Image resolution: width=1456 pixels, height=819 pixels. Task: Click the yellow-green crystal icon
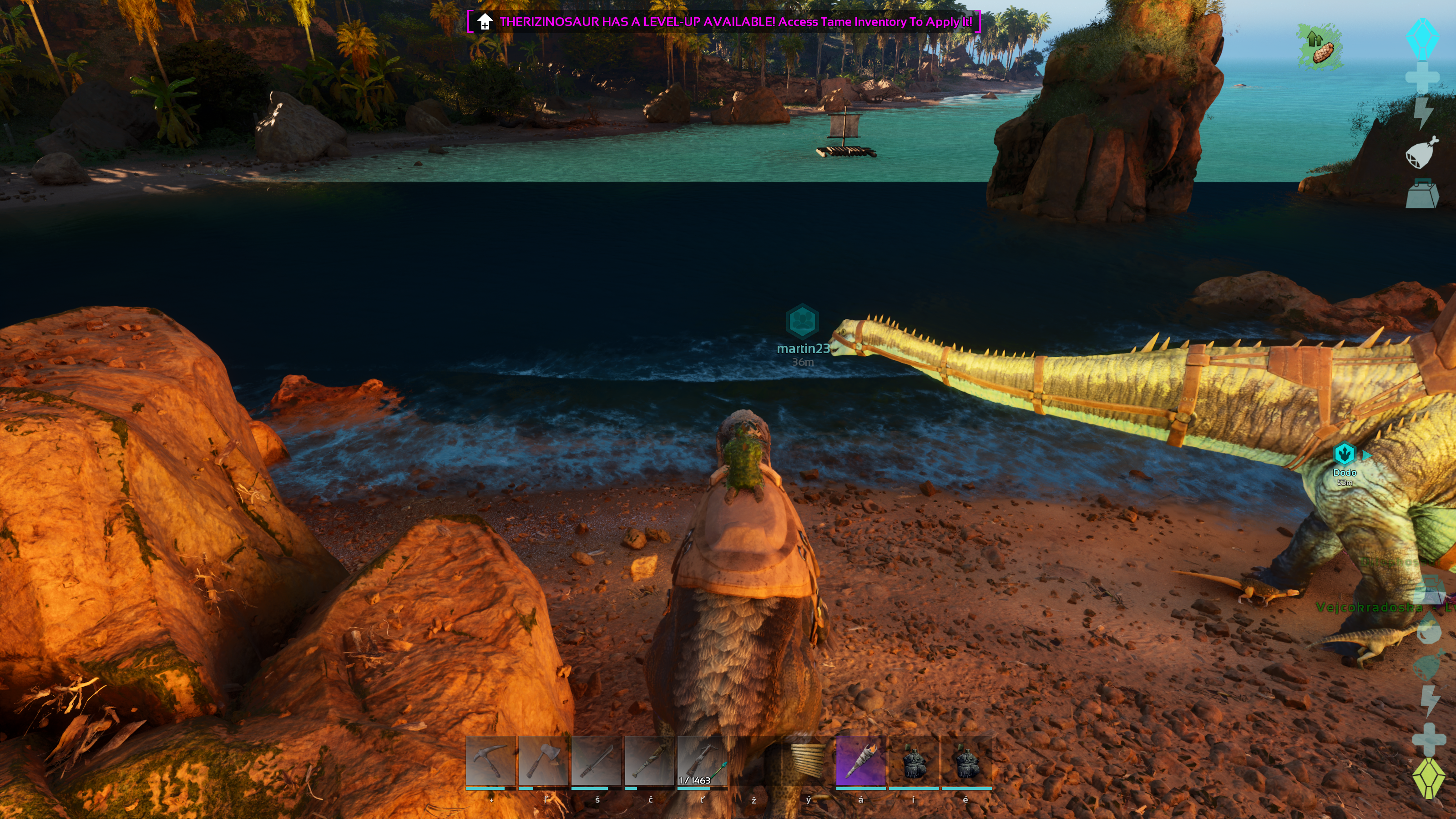(x=1428, y=779)
